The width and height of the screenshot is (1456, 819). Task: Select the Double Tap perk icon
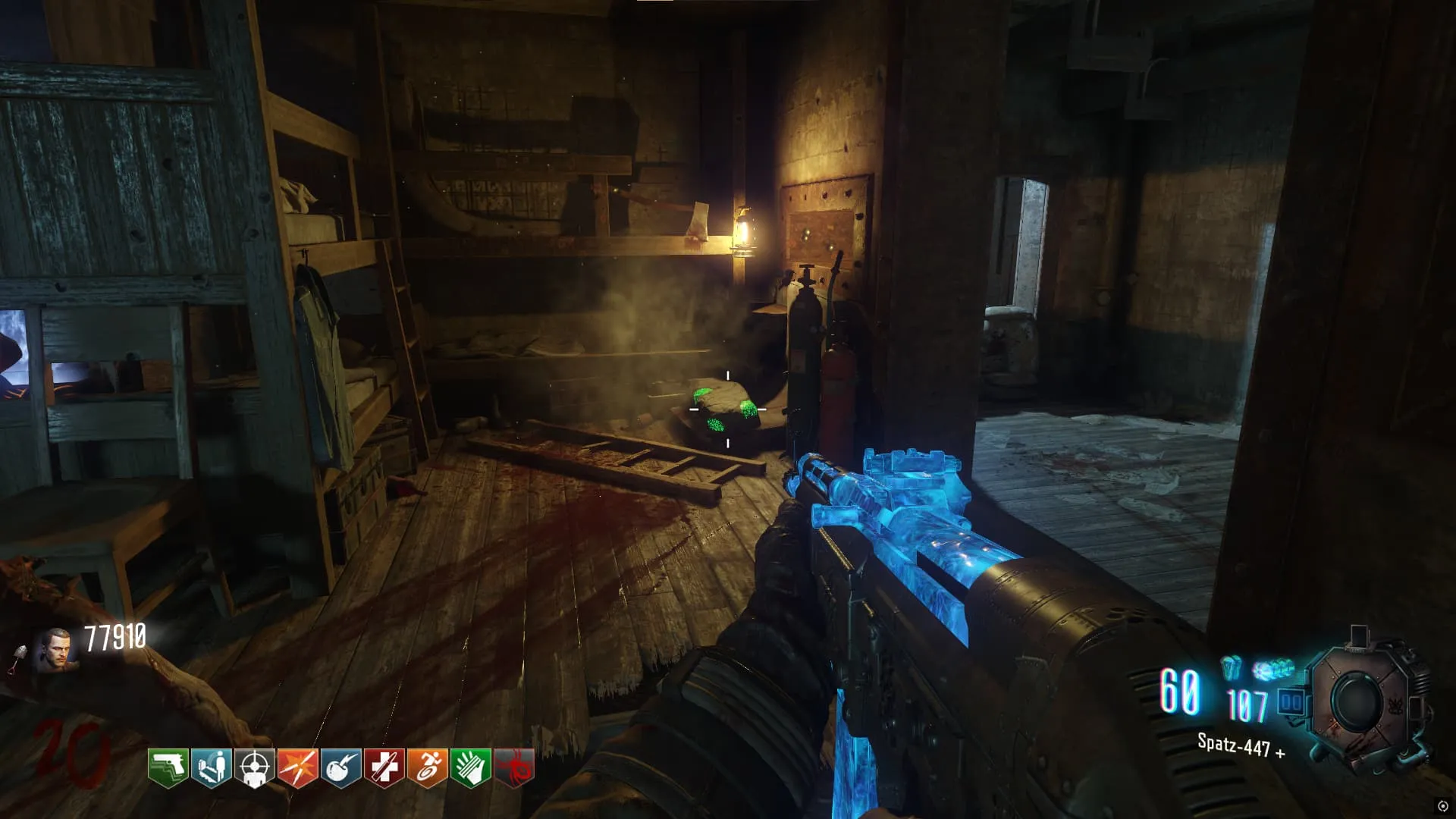click(297, 768)
